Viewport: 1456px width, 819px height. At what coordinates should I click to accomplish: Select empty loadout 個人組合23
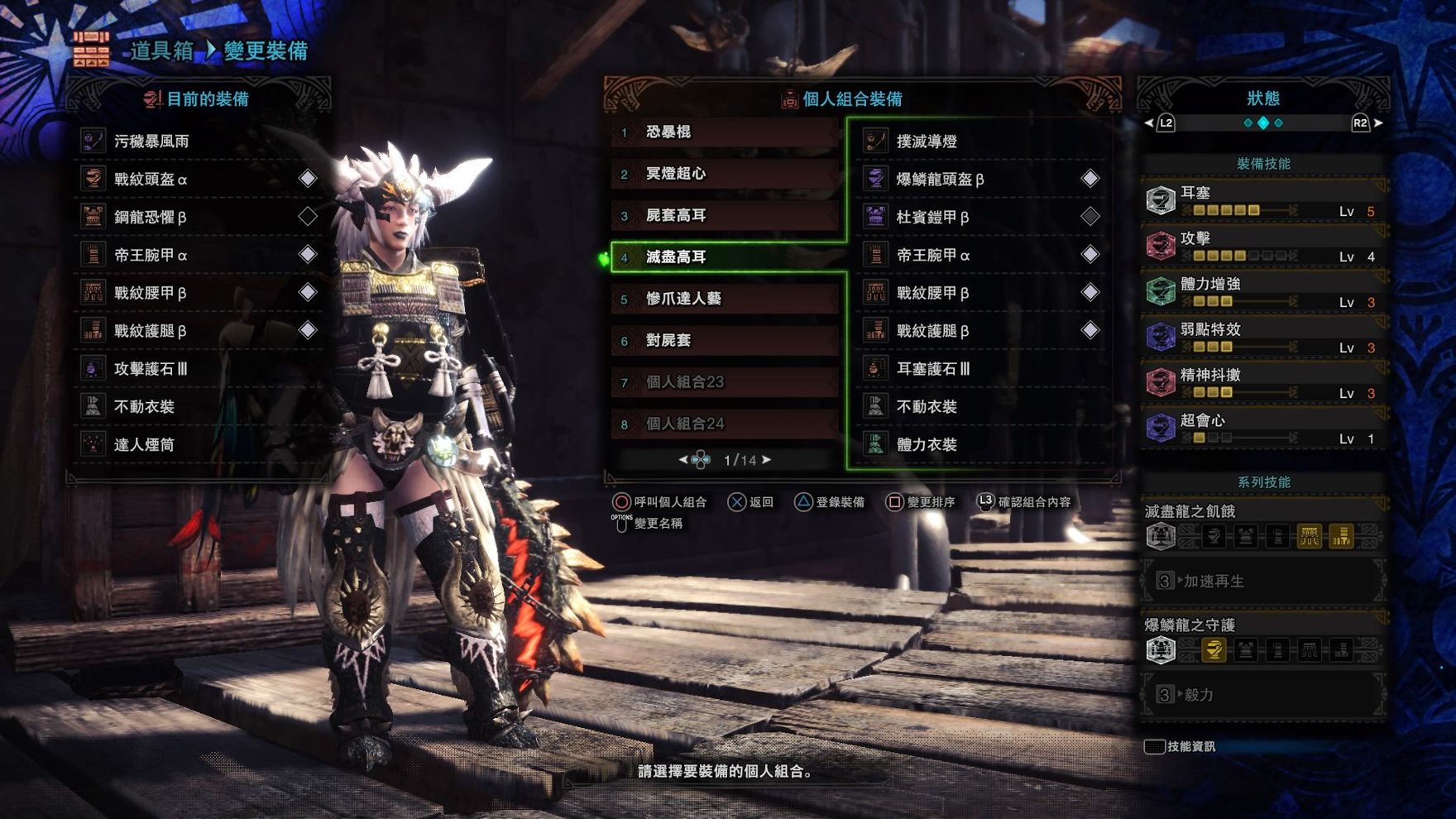[x=724, y=381]
